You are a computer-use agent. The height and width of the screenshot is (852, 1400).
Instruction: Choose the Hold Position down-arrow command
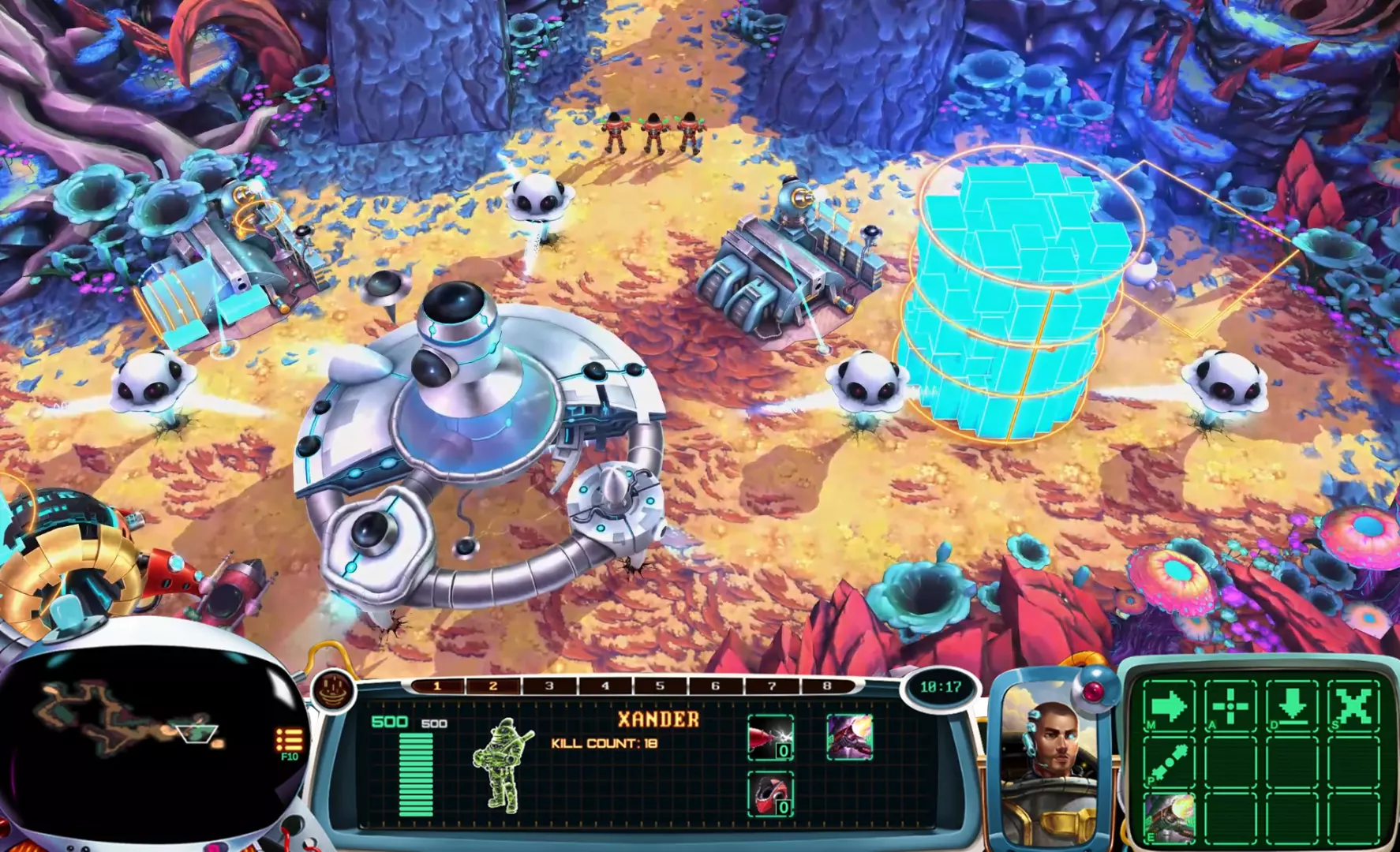click(x=1292, y=704)
